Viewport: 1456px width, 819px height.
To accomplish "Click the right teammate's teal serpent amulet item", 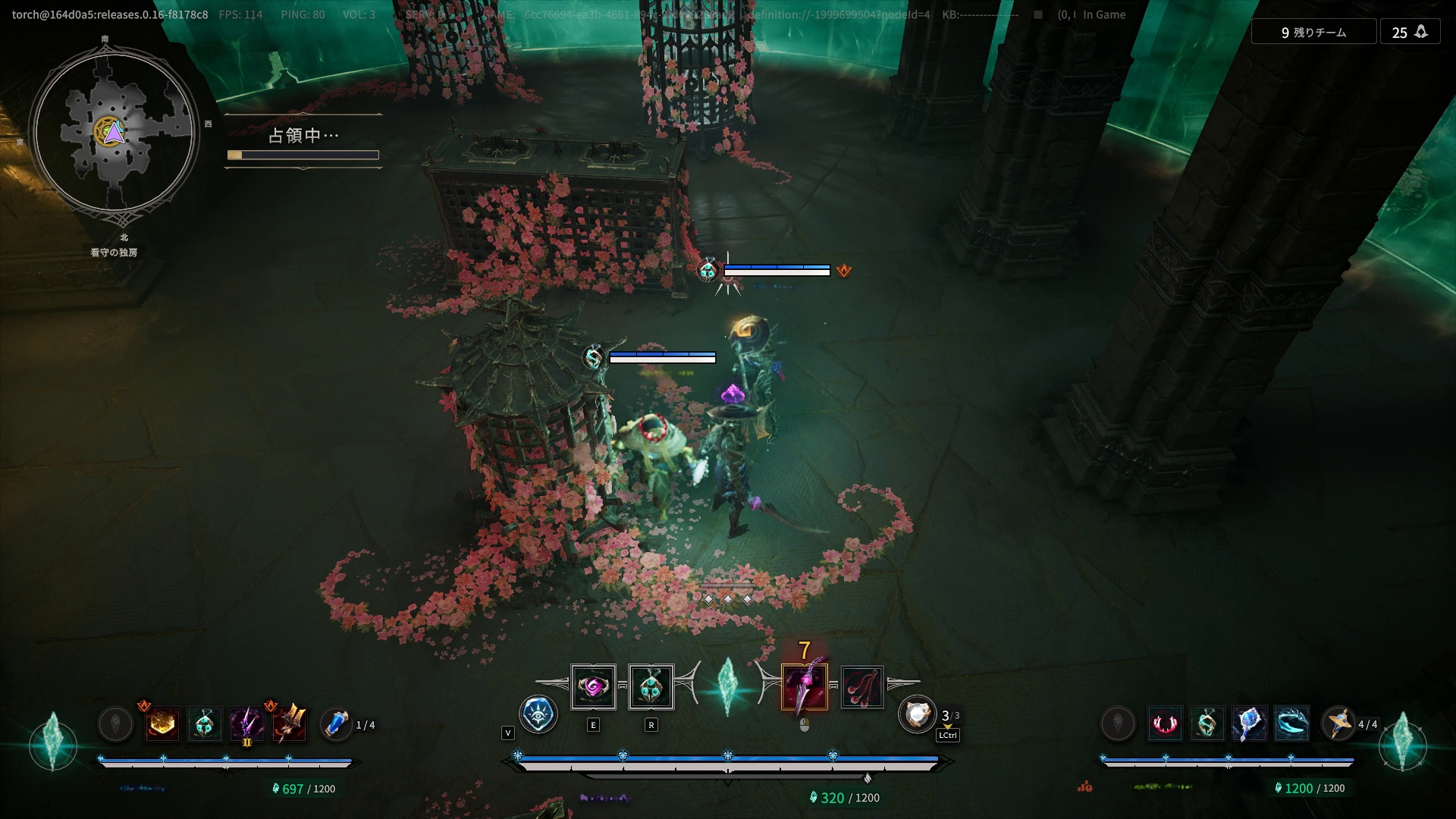I will 1207,724.
